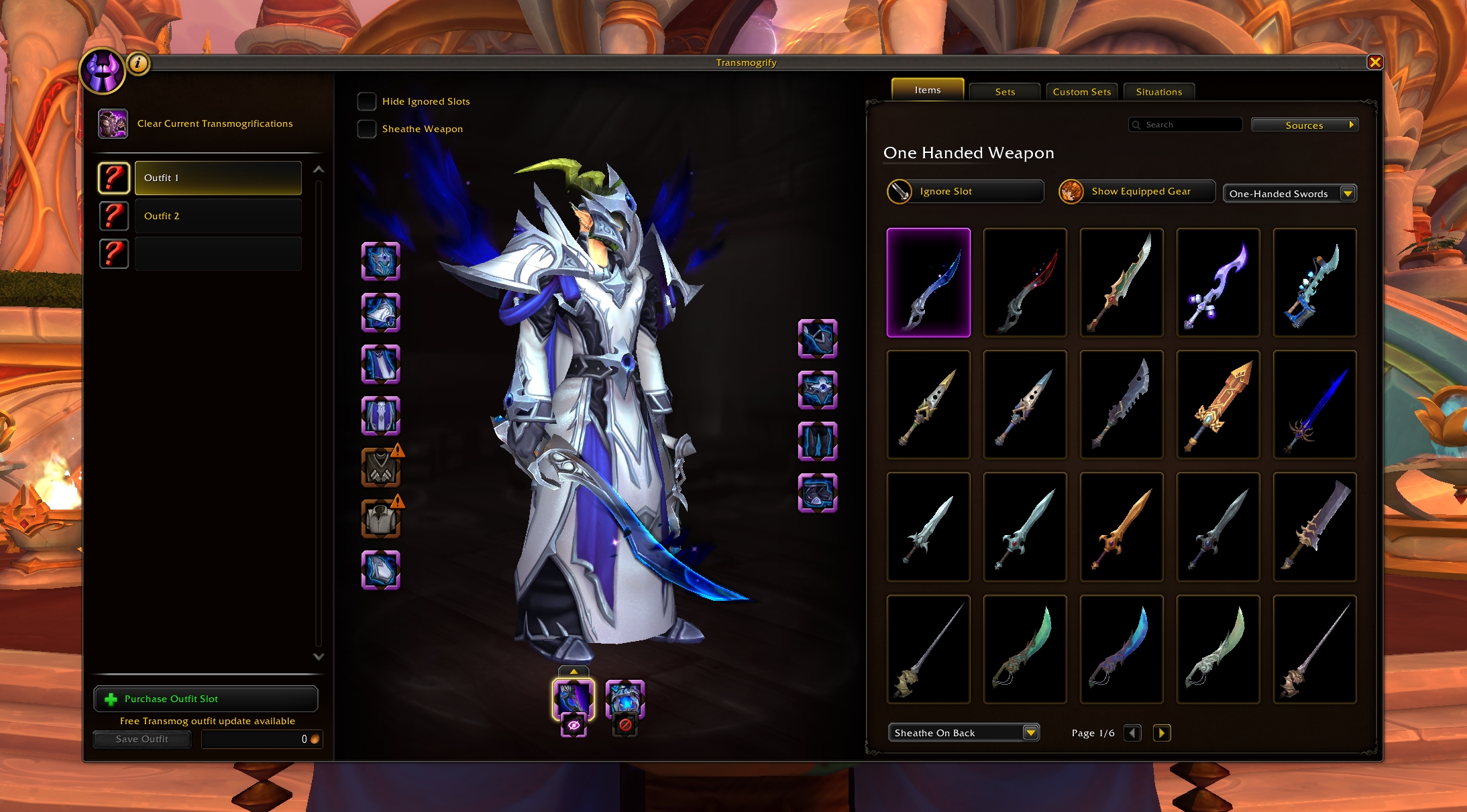Toggle the eye visibility icon under the main-hand weapon
Image resolution: width=1467 pixels, height=812 pixels.
(574, 723)
